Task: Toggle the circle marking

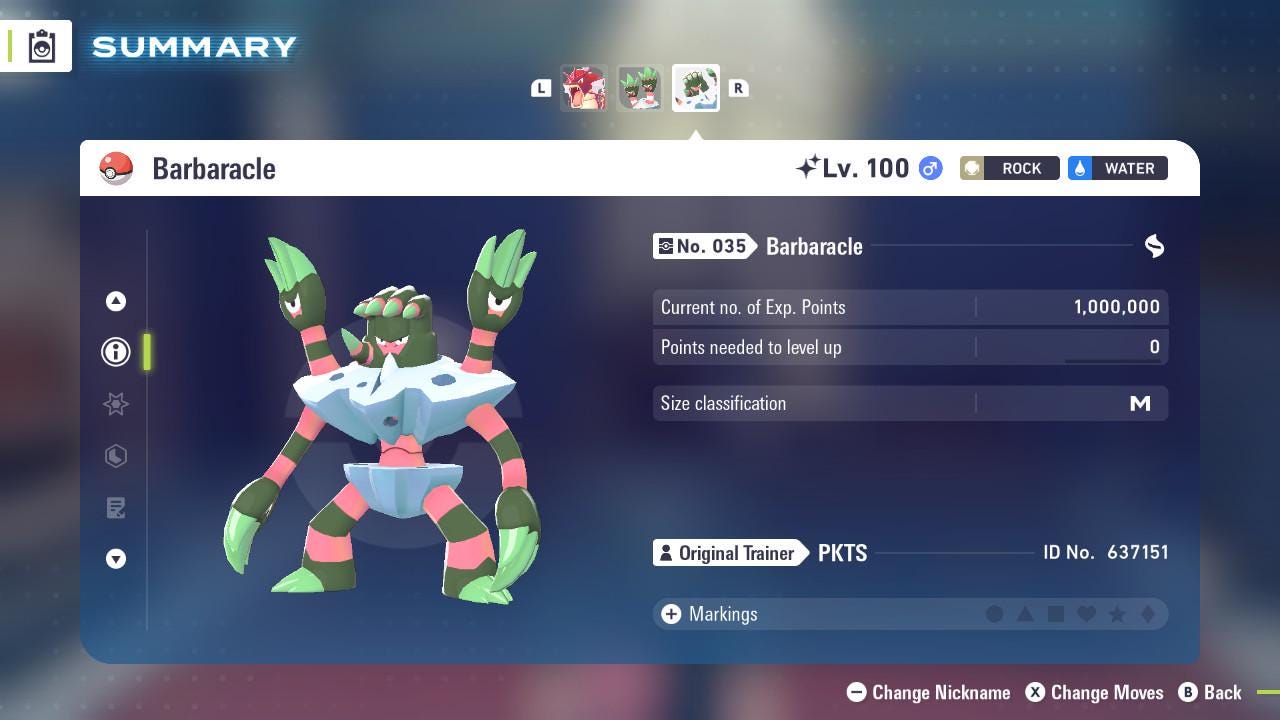Action: [996, 614]
